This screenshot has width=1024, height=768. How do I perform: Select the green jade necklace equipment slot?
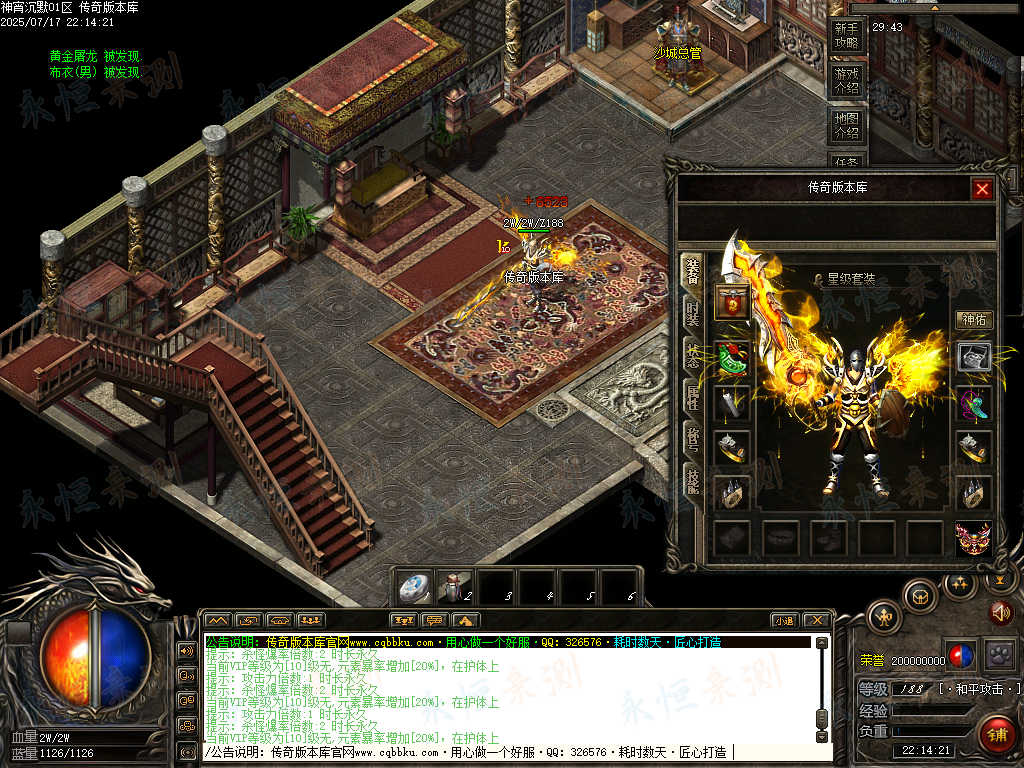pos(732,357)
